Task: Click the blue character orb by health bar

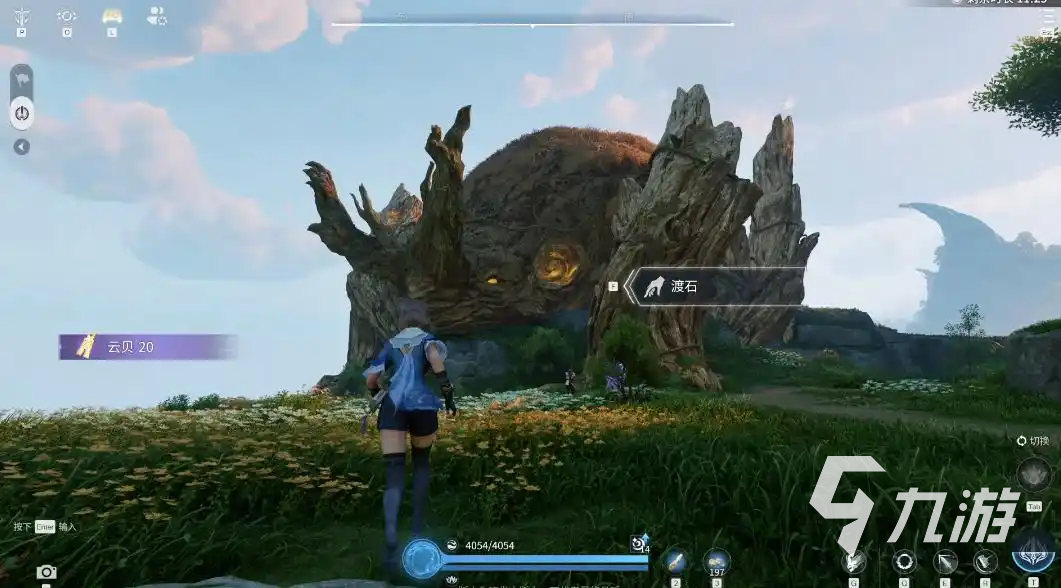Action: 422,558
